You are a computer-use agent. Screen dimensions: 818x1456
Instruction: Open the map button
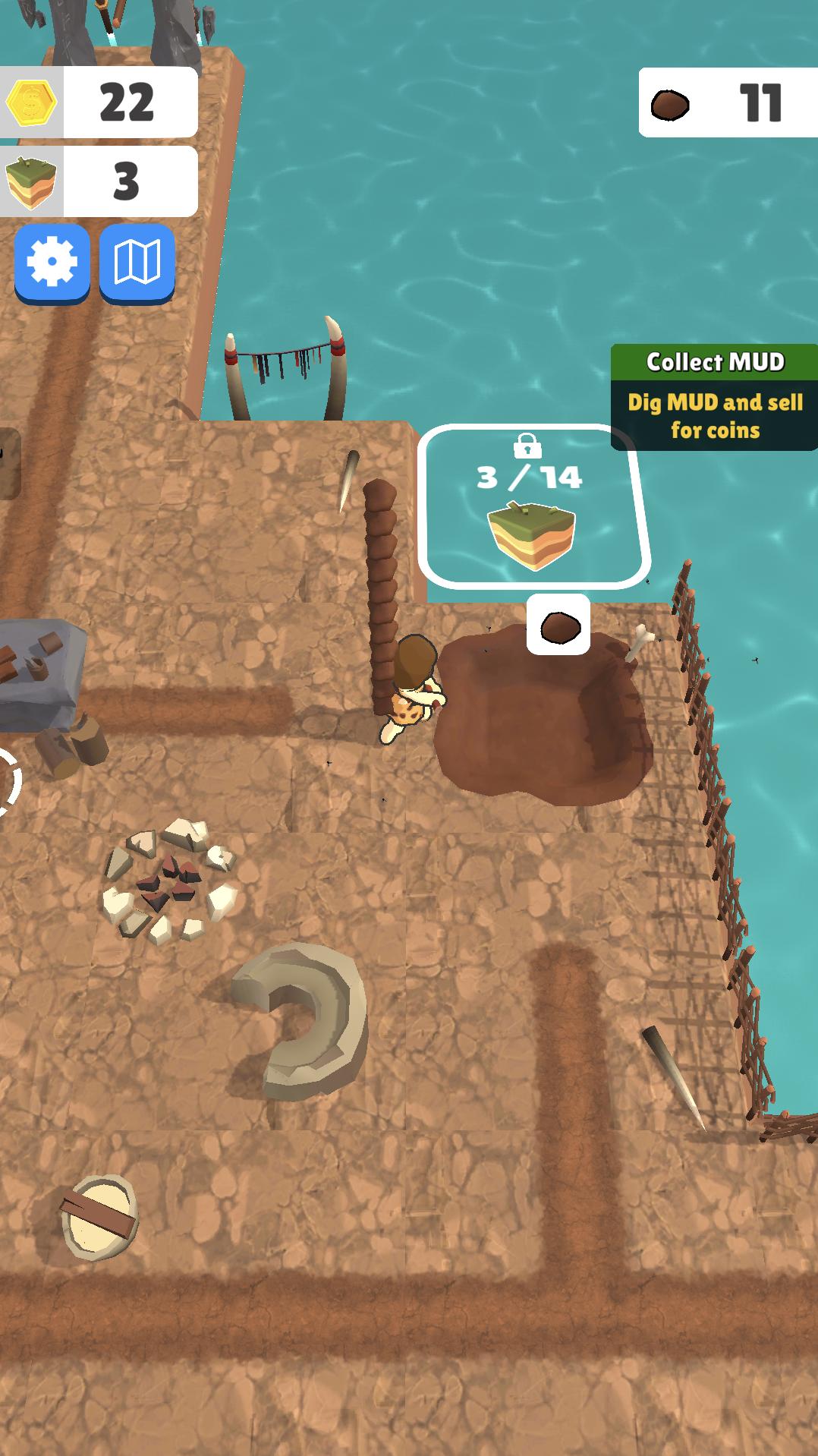tap(137, 262)
